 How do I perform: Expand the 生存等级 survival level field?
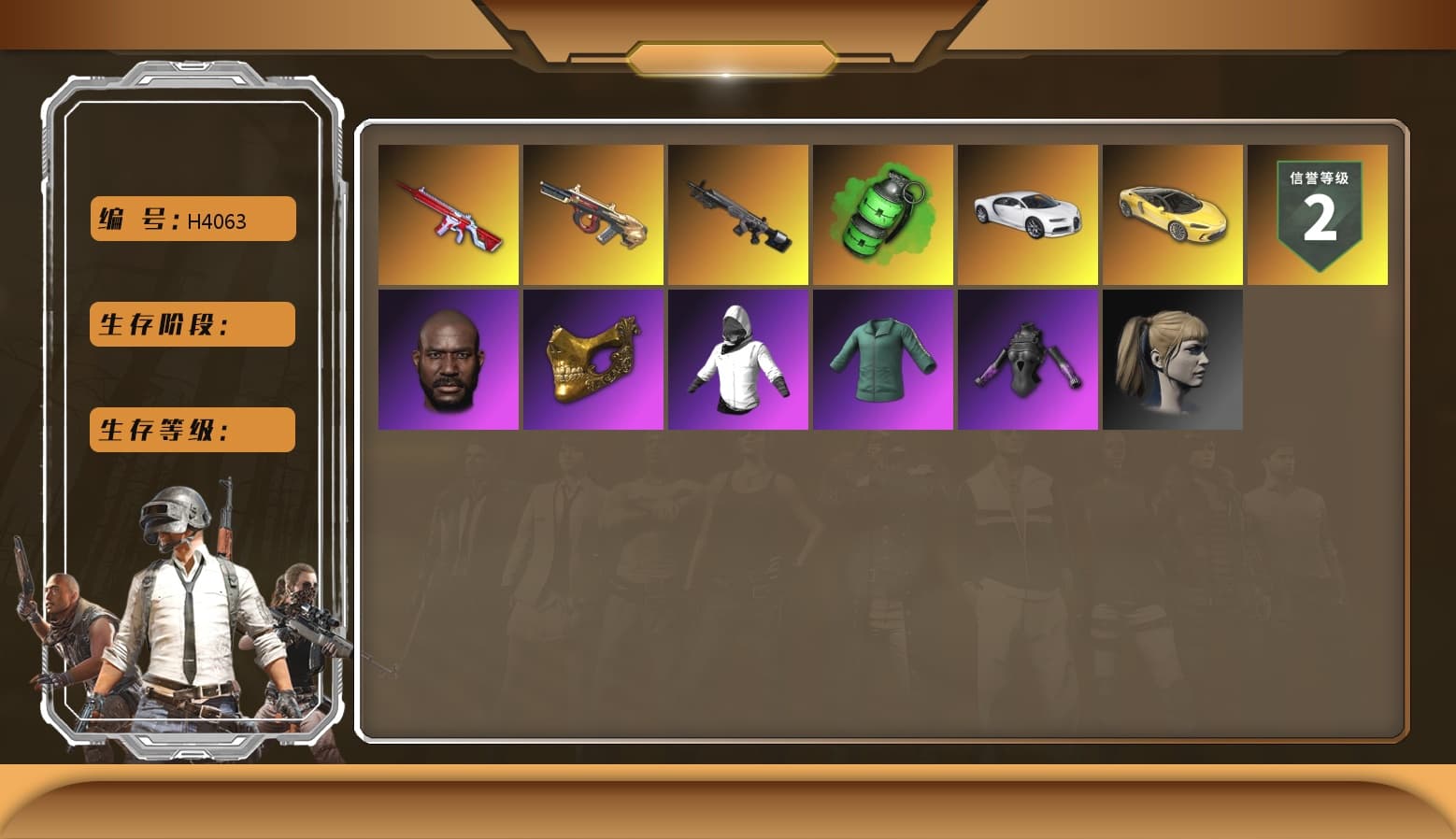point(191,430)
